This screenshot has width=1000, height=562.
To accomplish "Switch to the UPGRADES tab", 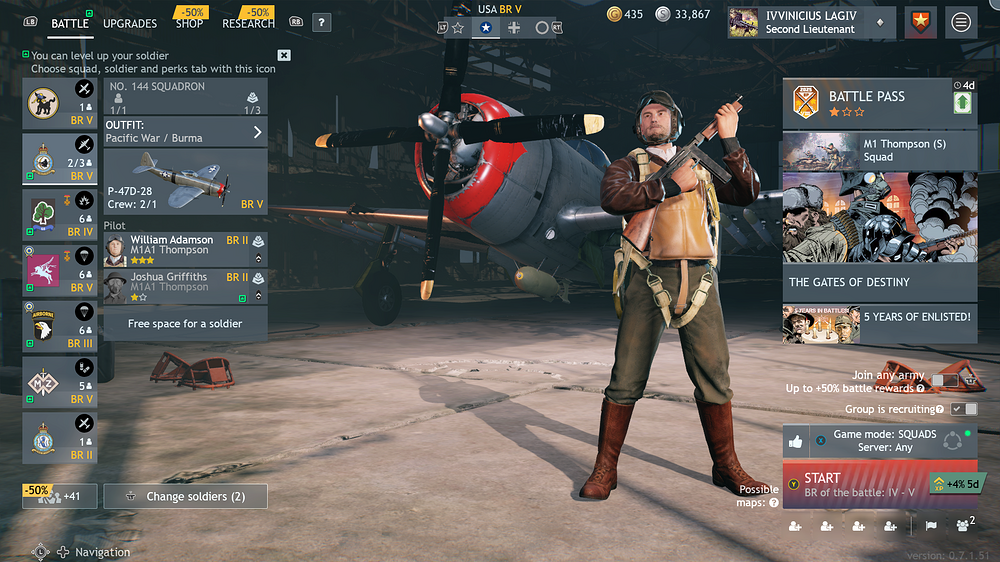I will pyautogui.click(x=130, y=23).
